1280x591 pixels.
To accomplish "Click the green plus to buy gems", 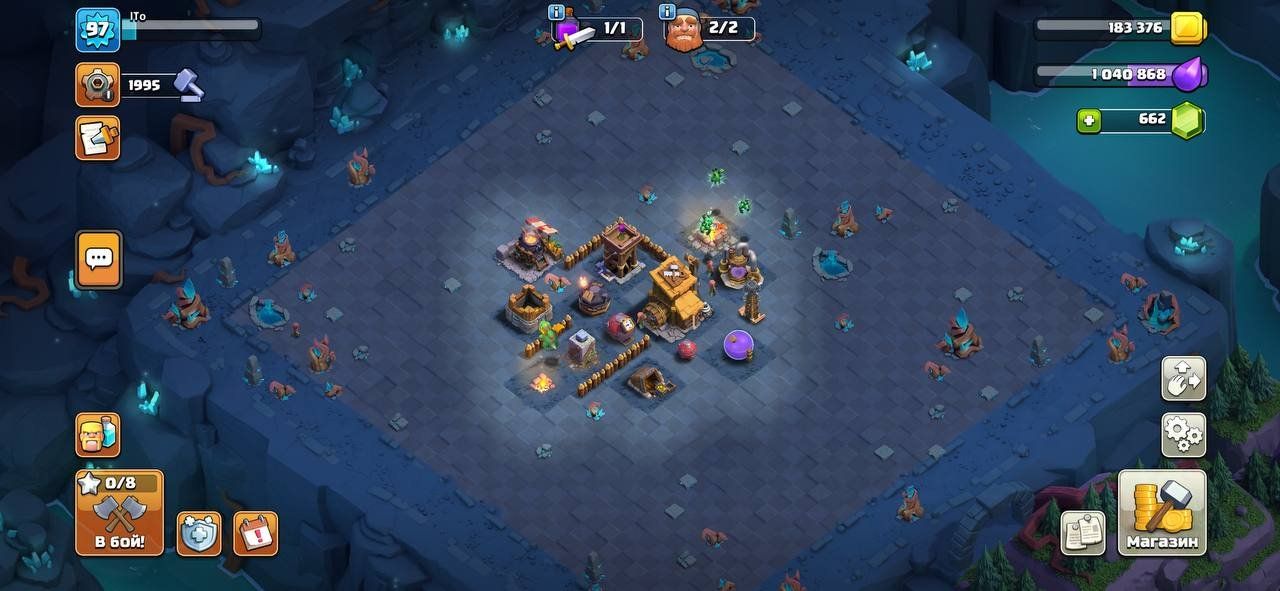I will tap(1090, 121).
